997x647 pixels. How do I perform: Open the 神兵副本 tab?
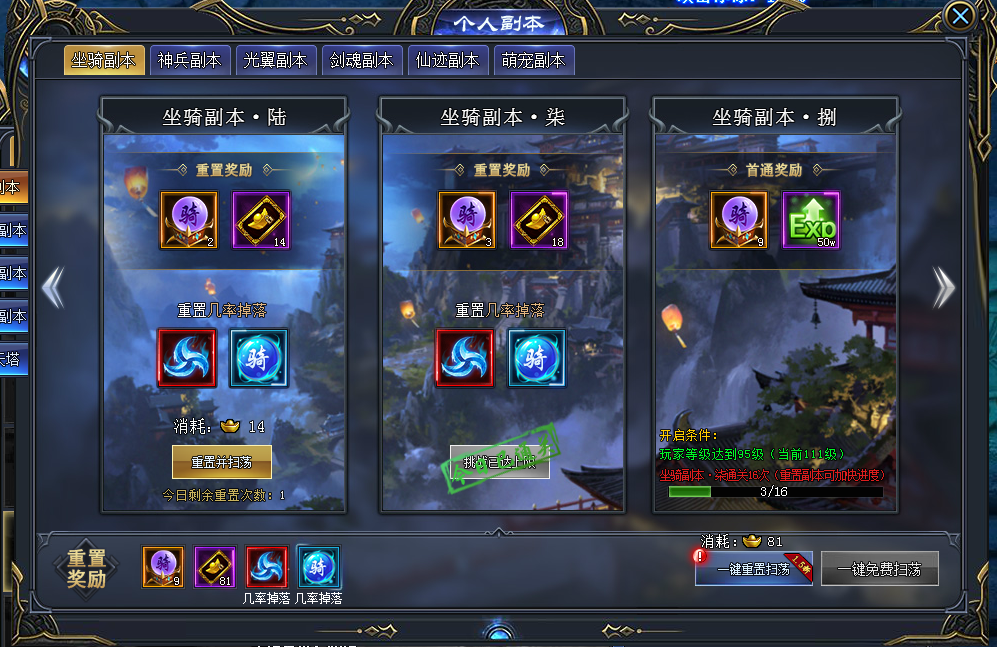pyautogui.click(x=190, y=60)
